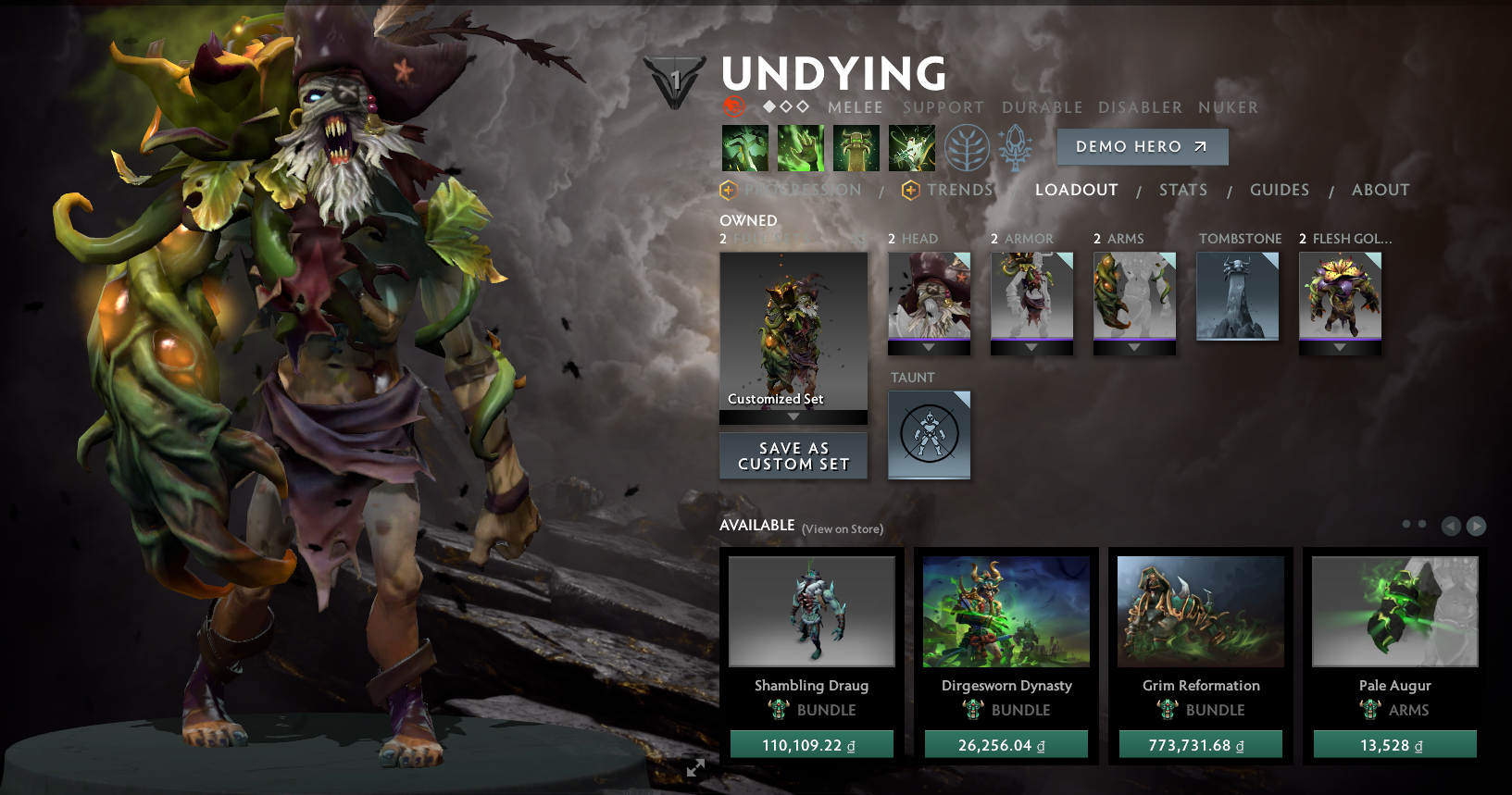Image resolution: width=1512 pixels, height=795 pixels.
Task: Click SAVE AS CUSTOM SET
Action: tap(793, 455)
